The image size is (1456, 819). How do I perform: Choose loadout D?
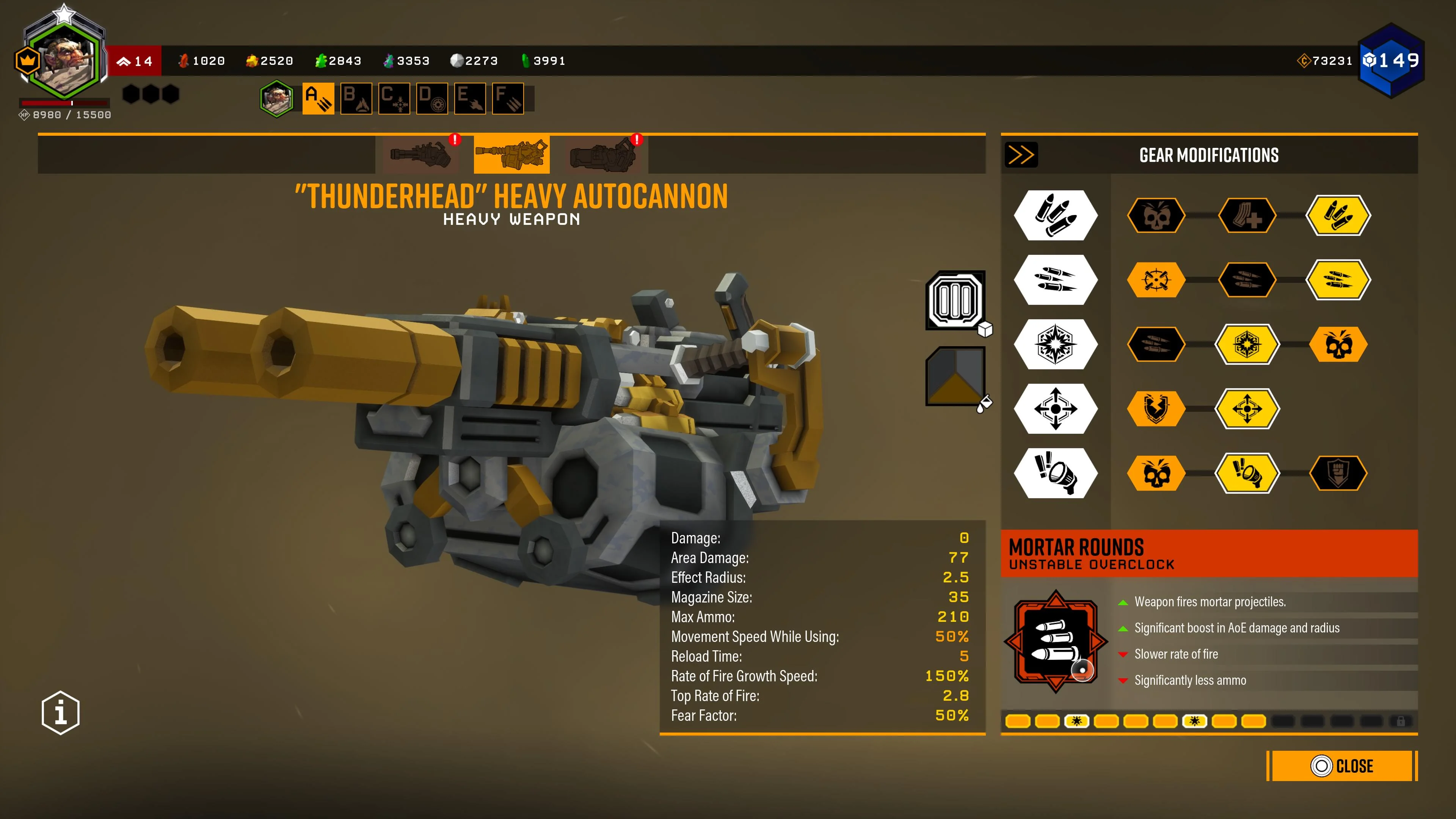(x=432, y=98)
